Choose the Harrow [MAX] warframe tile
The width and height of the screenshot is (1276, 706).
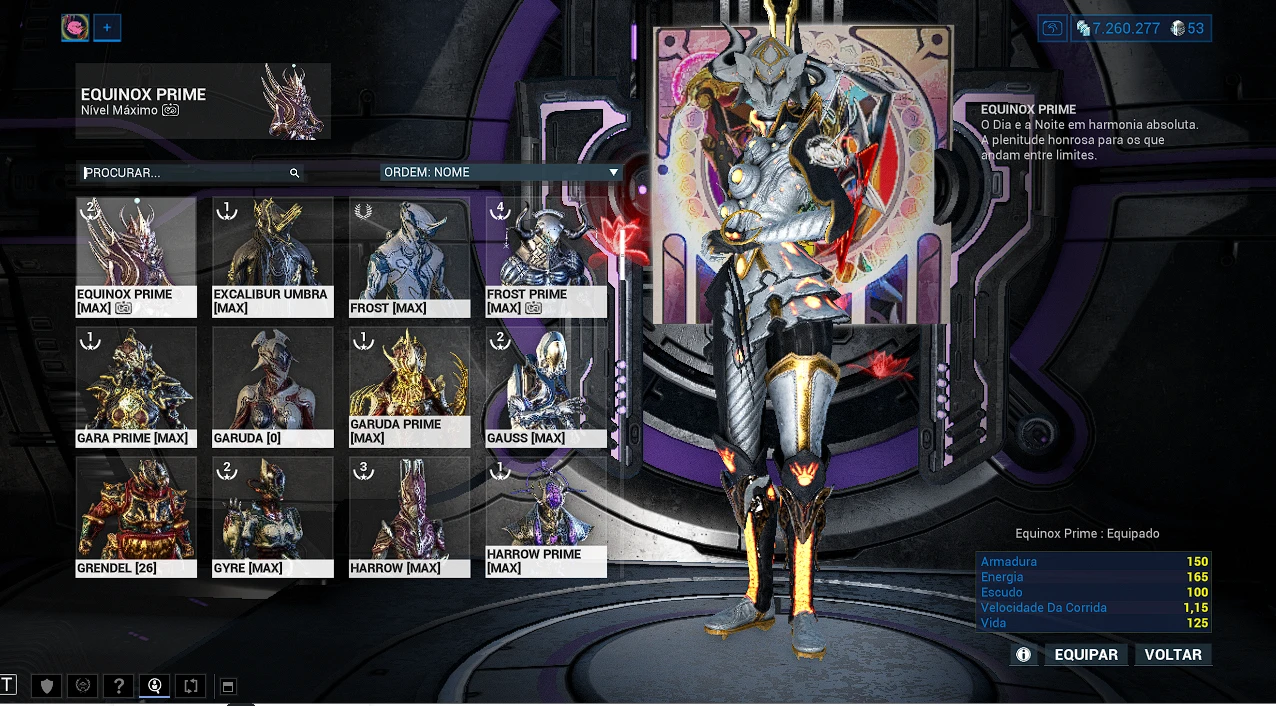pyautogui.click(x=409, y=517)
